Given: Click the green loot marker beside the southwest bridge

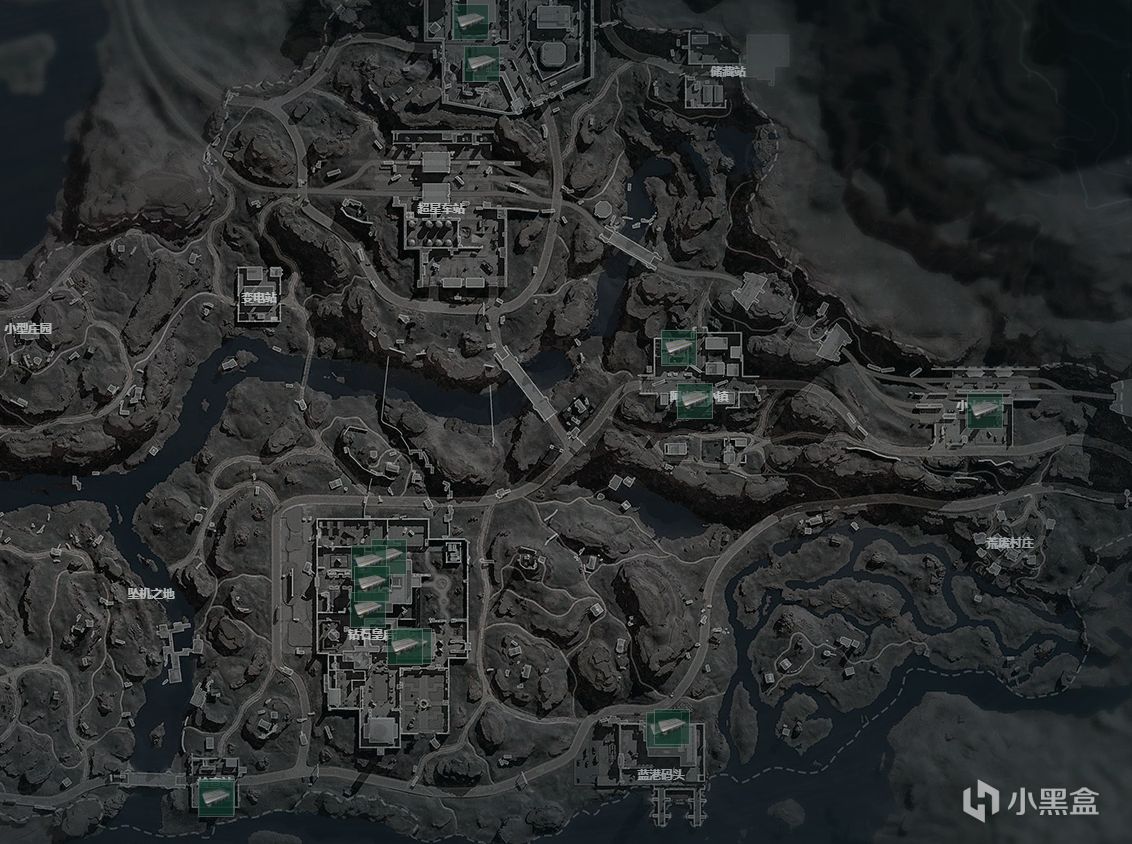Looking at the screenshot, I should coord(214,795).
